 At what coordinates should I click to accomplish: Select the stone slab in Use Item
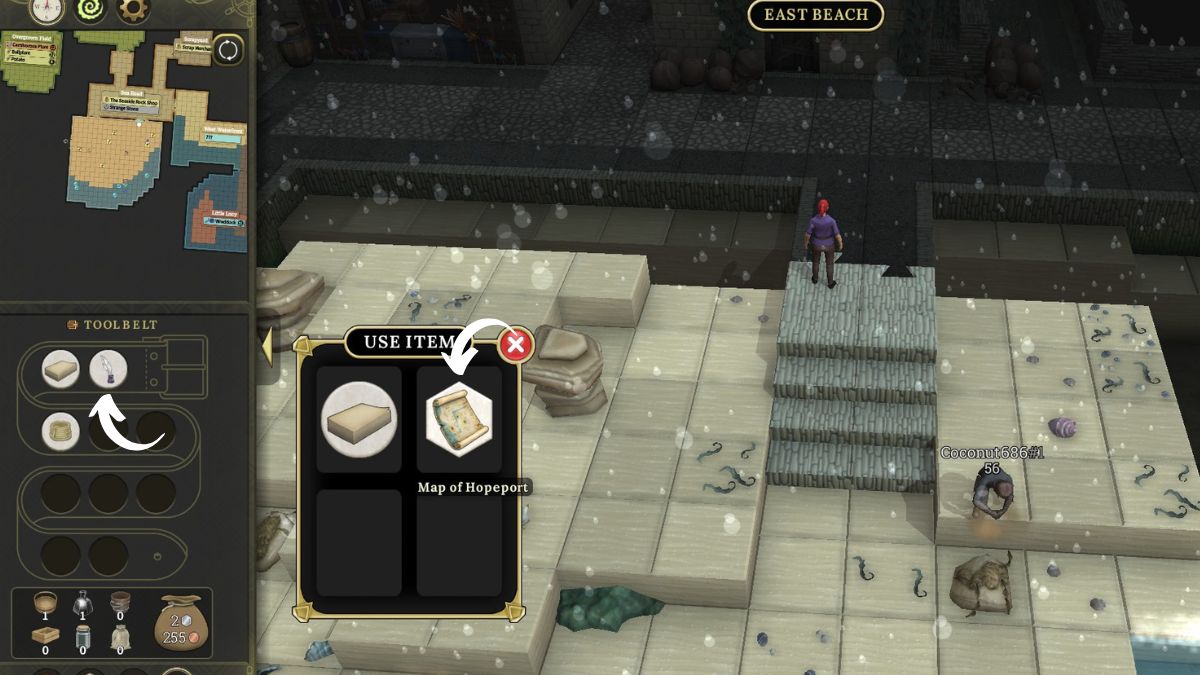359,419
